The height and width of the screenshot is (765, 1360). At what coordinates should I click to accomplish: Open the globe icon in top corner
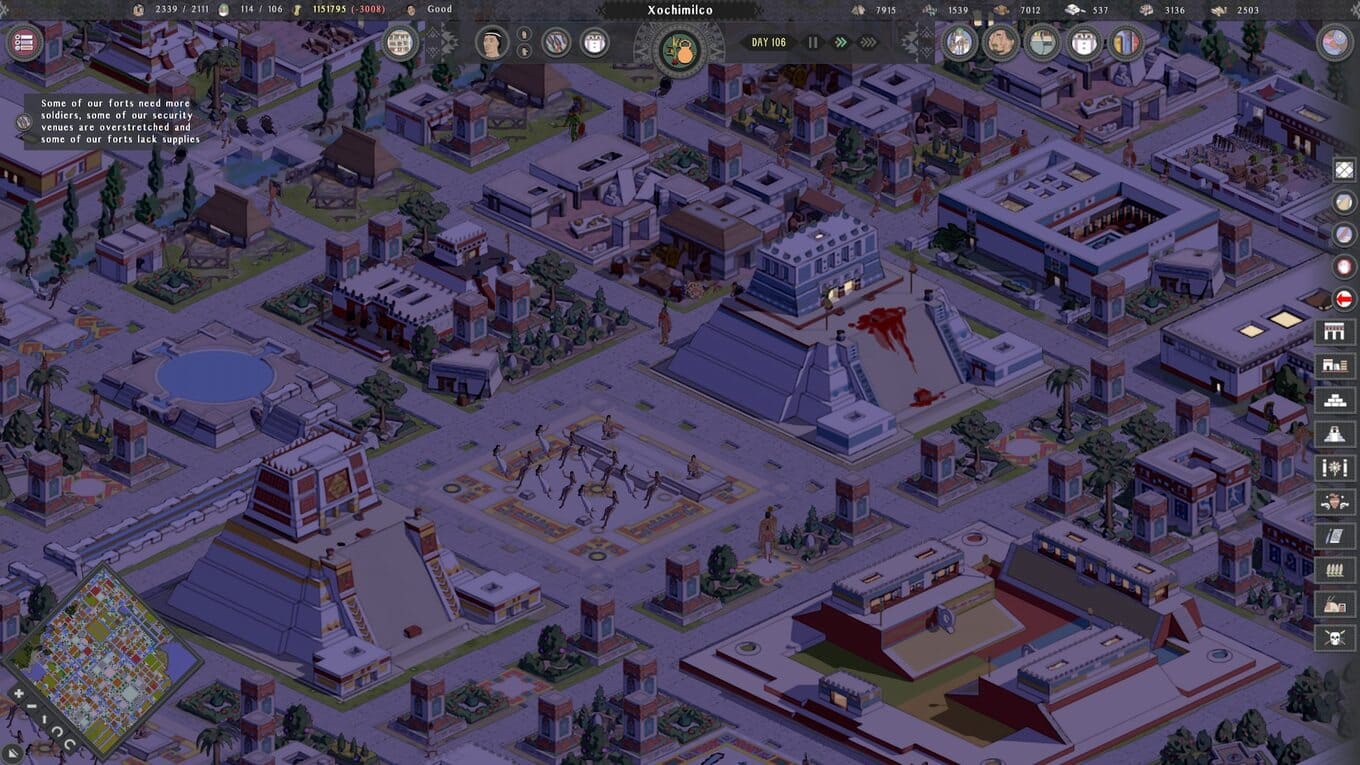1334,42
